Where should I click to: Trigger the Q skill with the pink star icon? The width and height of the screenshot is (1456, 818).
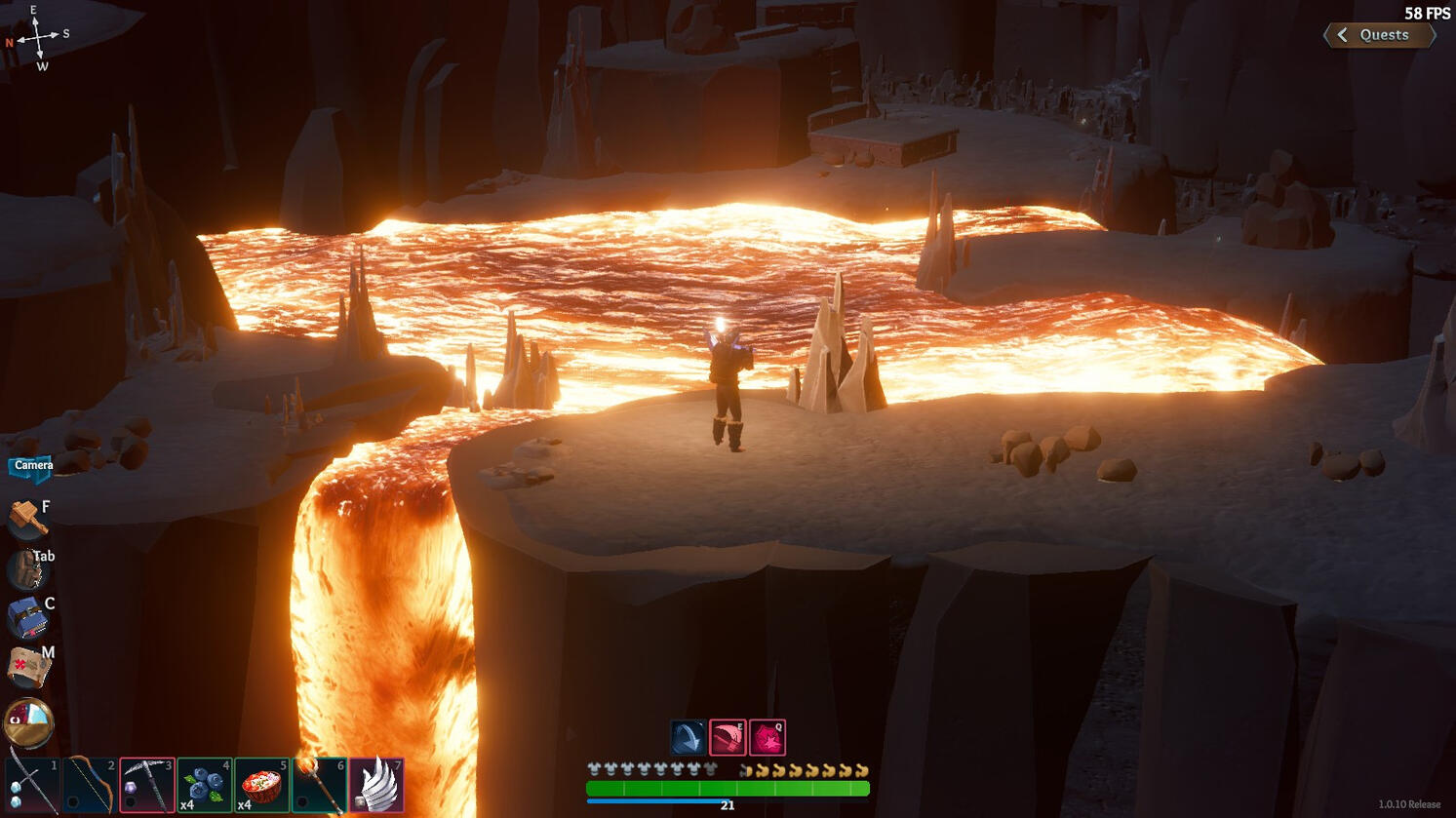pyautogui.click(x=767, y=738)
